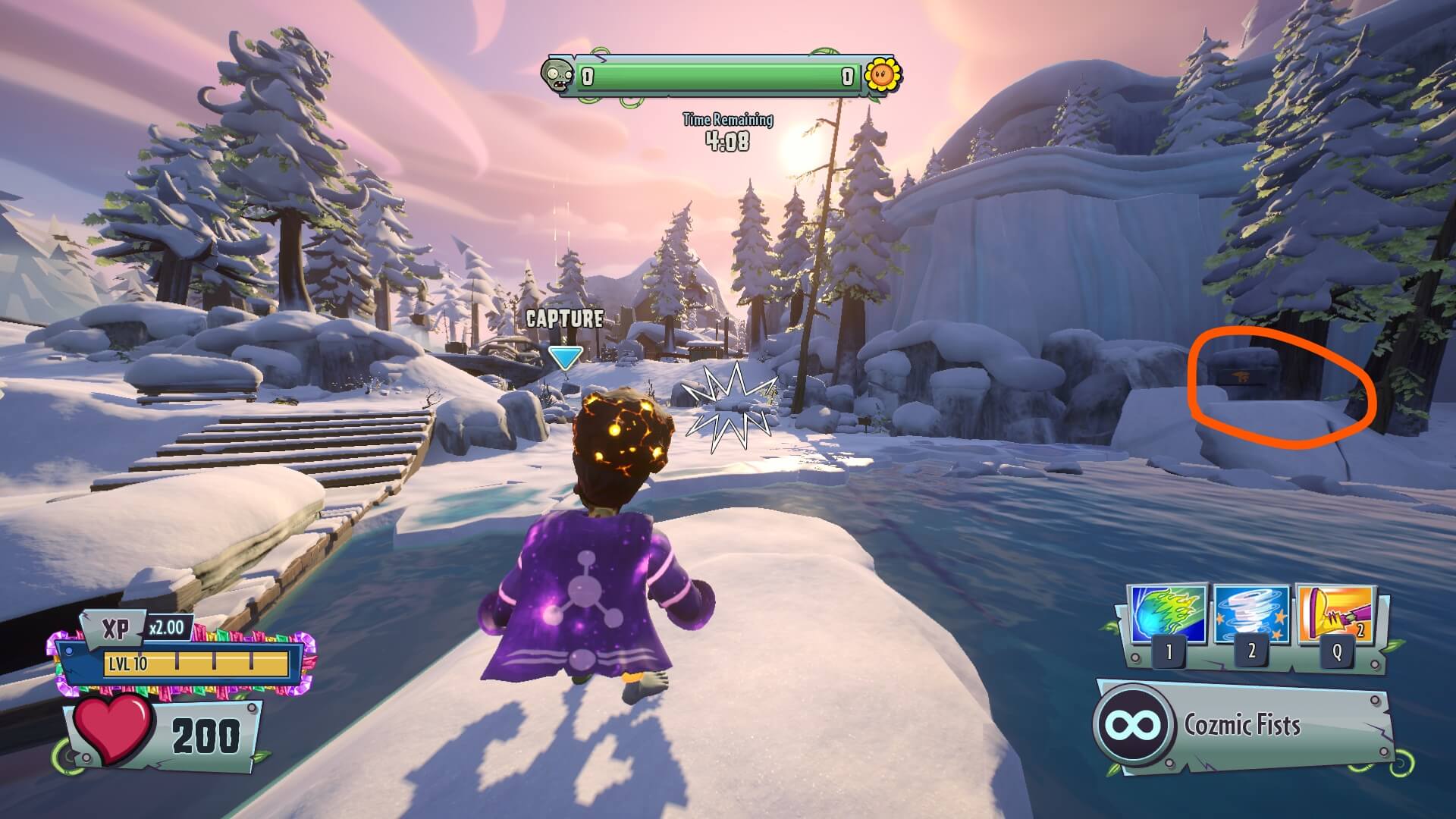
Task: Click the Capture objective marker
Action: point(565,358)
